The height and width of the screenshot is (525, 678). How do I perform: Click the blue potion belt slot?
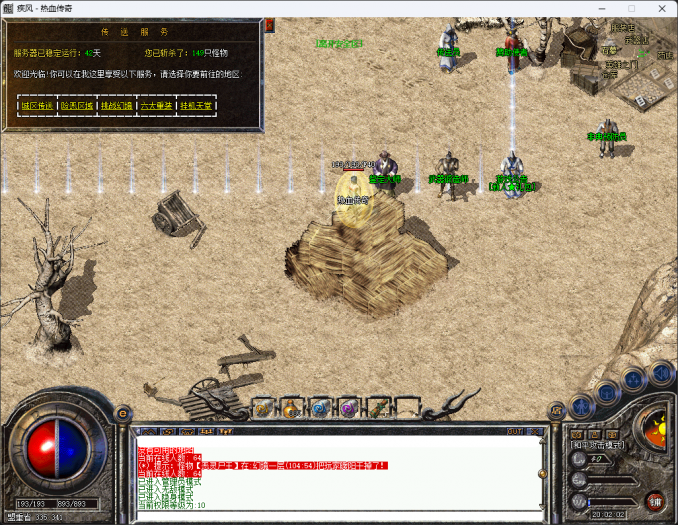pyautogui.click(x=319, y=408)
